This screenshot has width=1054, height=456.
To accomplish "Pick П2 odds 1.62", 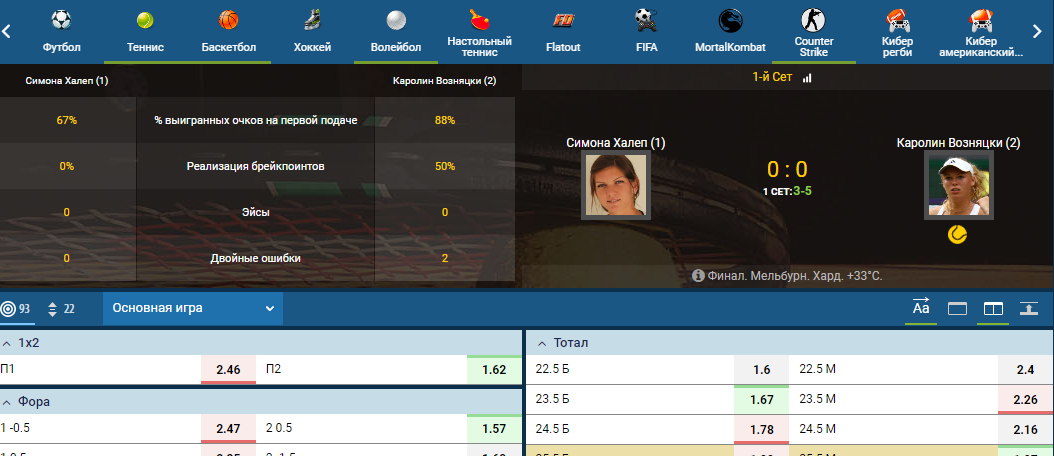I will click(x=494, y=370).
